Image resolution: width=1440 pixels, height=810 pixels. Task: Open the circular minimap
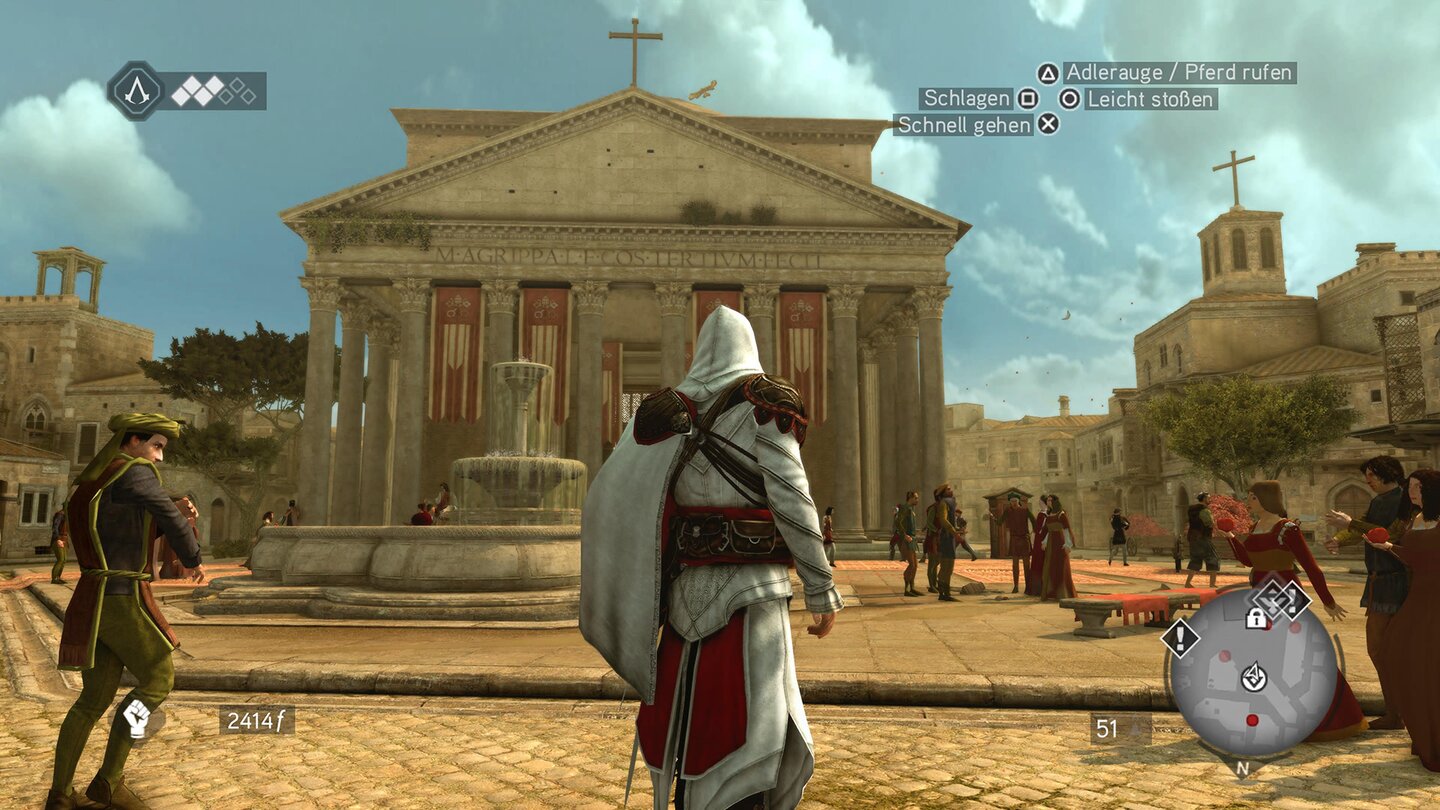pos(1253,672)
